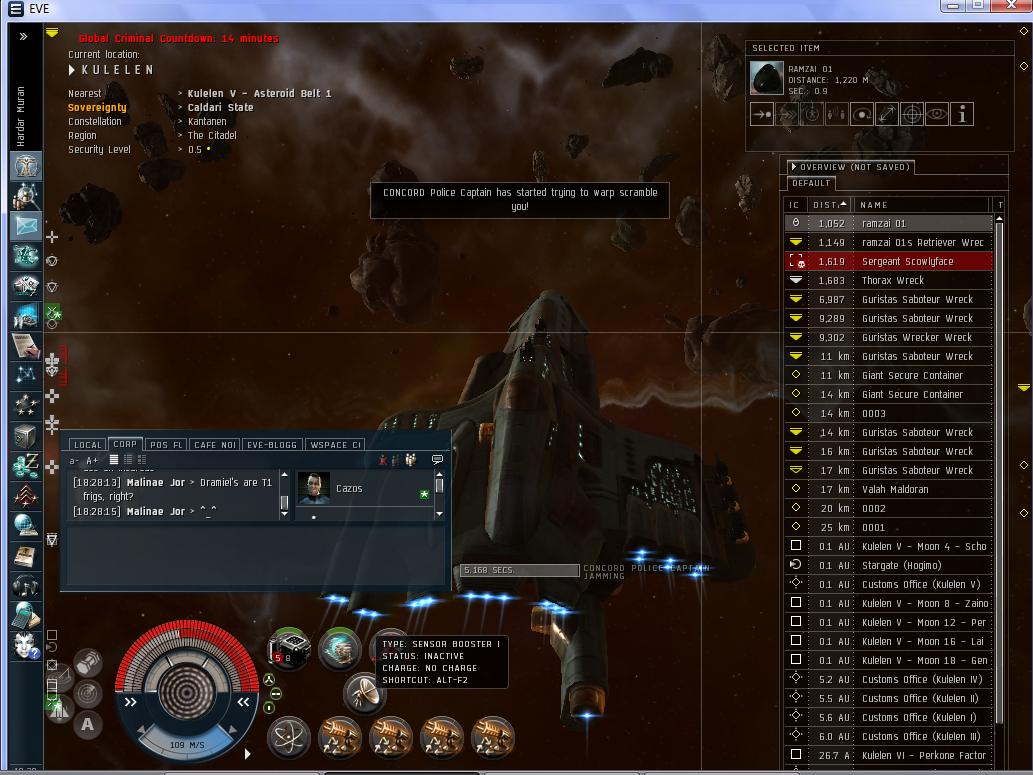This screenshot has width=1033, height=775.
Task: Select the Thorax Wreck overview row
Action: tap(892, 280)
